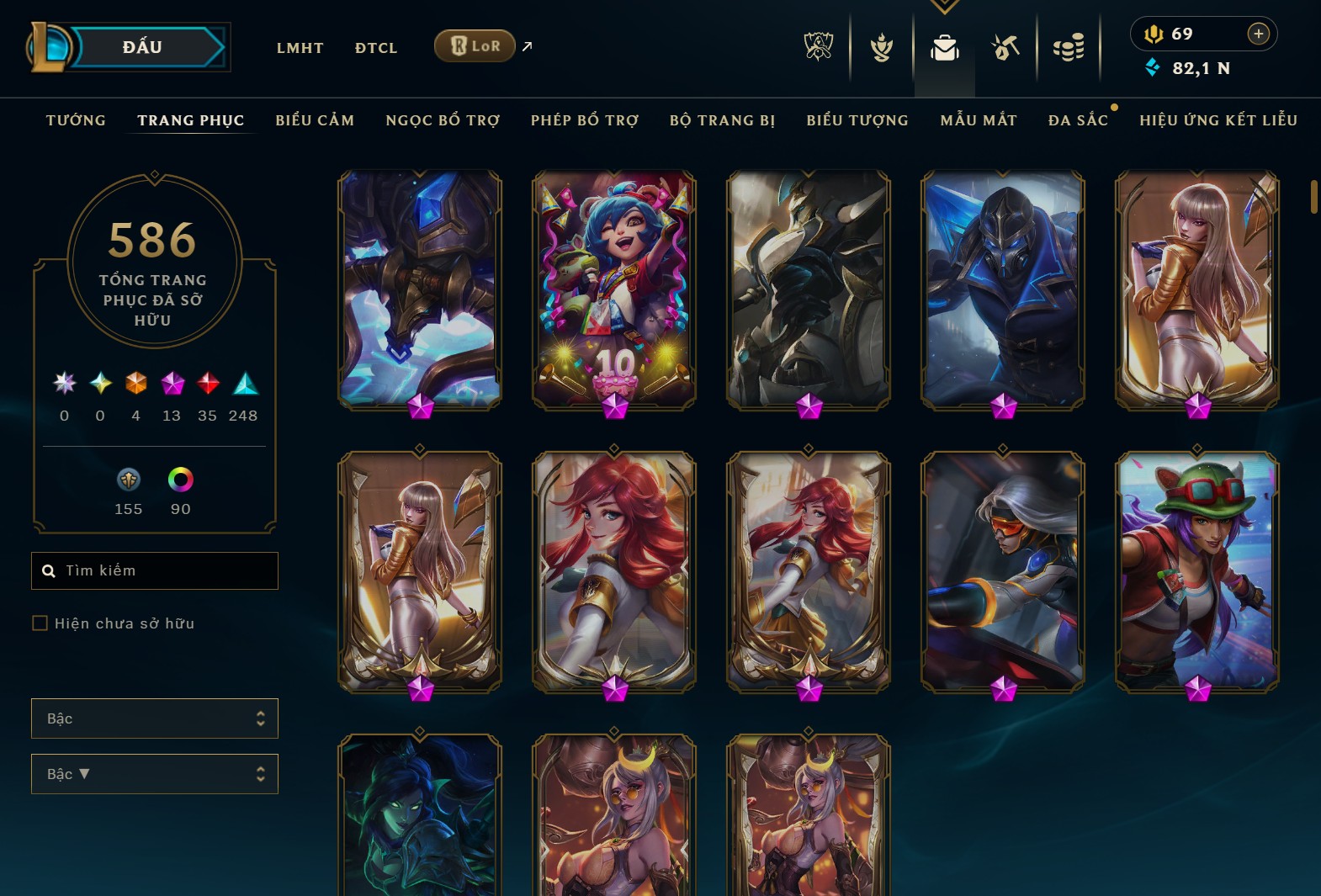Click the LoR launcher link
The width and height of the screenshot is (1321, 896).
pos(474,46)
